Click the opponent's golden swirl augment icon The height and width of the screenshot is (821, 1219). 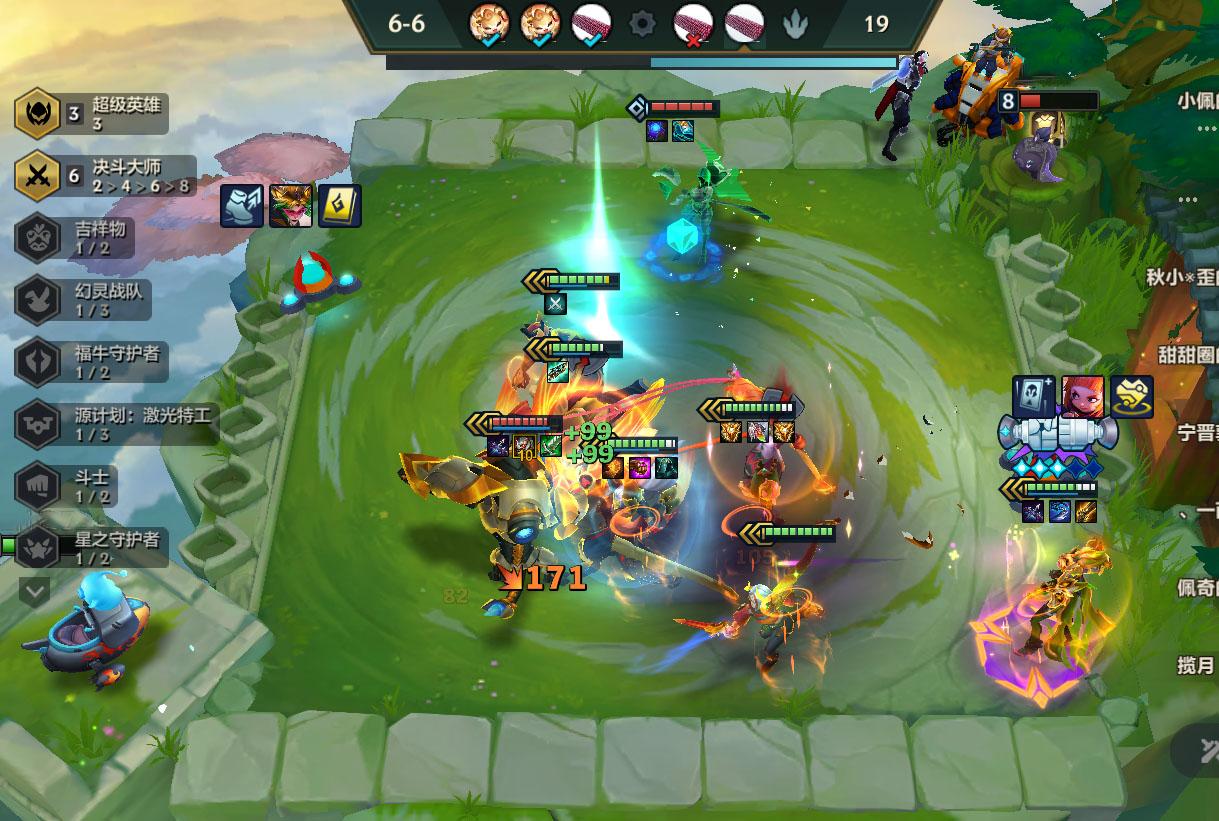[1132, 397]
